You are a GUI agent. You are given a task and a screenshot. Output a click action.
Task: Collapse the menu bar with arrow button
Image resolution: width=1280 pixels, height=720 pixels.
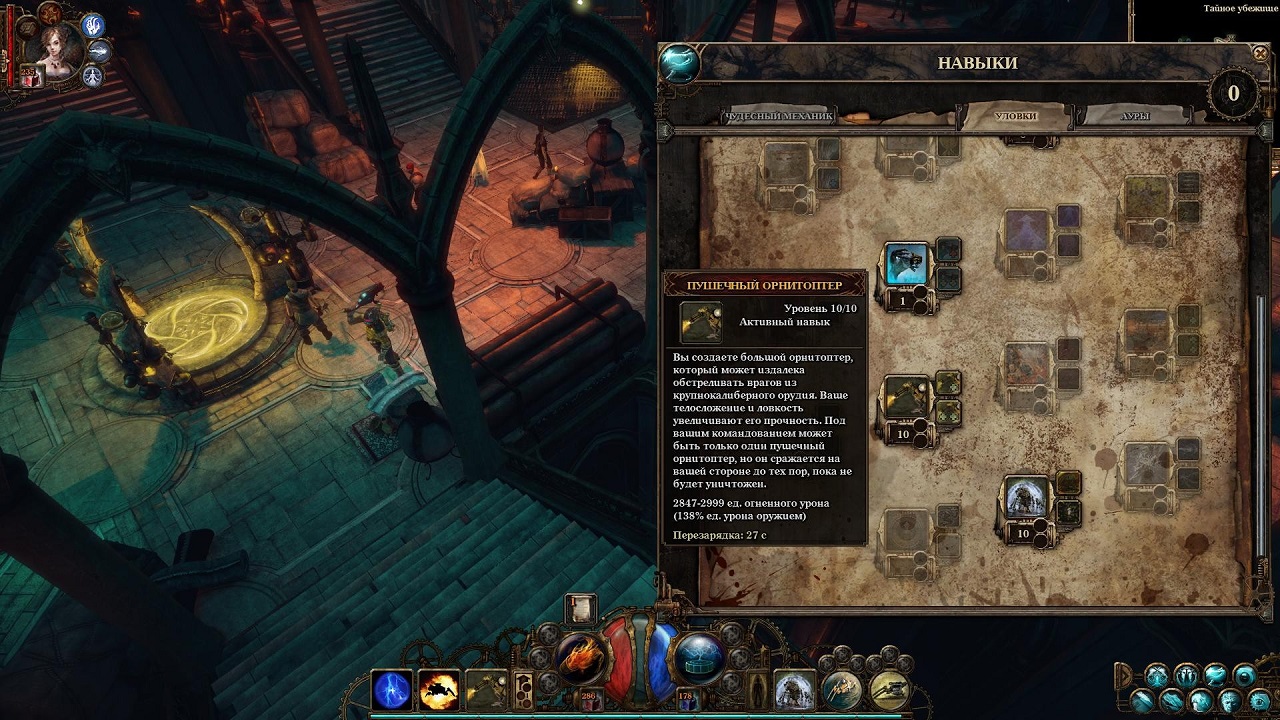coord(1125,673)
